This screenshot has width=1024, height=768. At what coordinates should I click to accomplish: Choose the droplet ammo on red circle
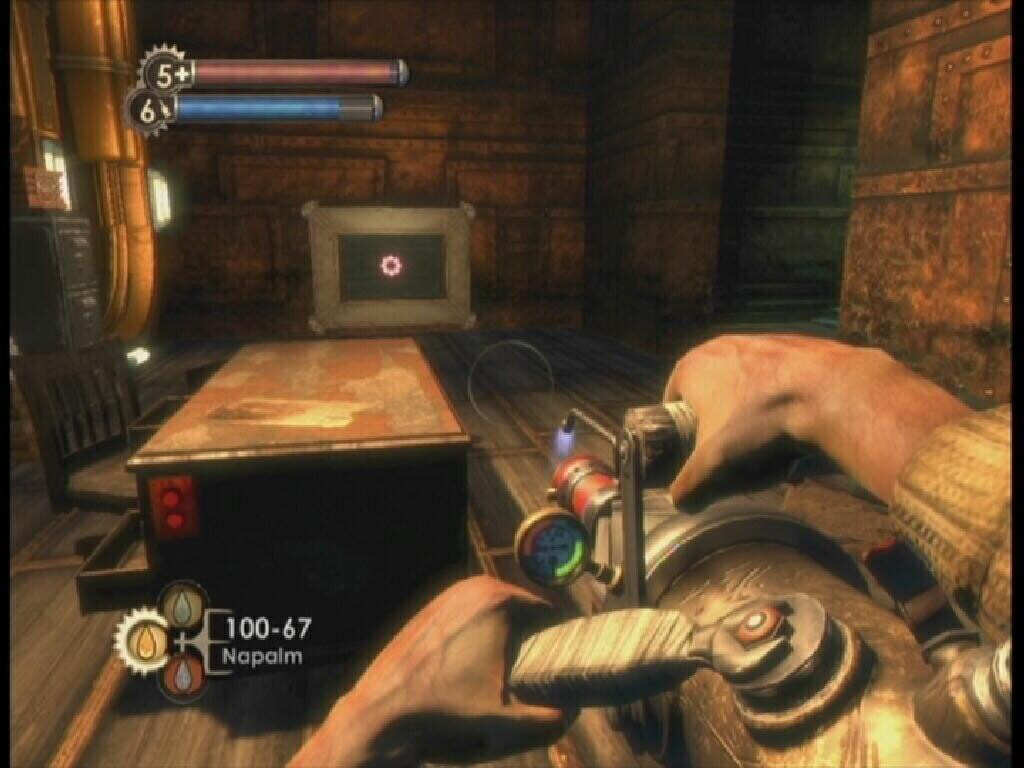(x=182, y=676)
